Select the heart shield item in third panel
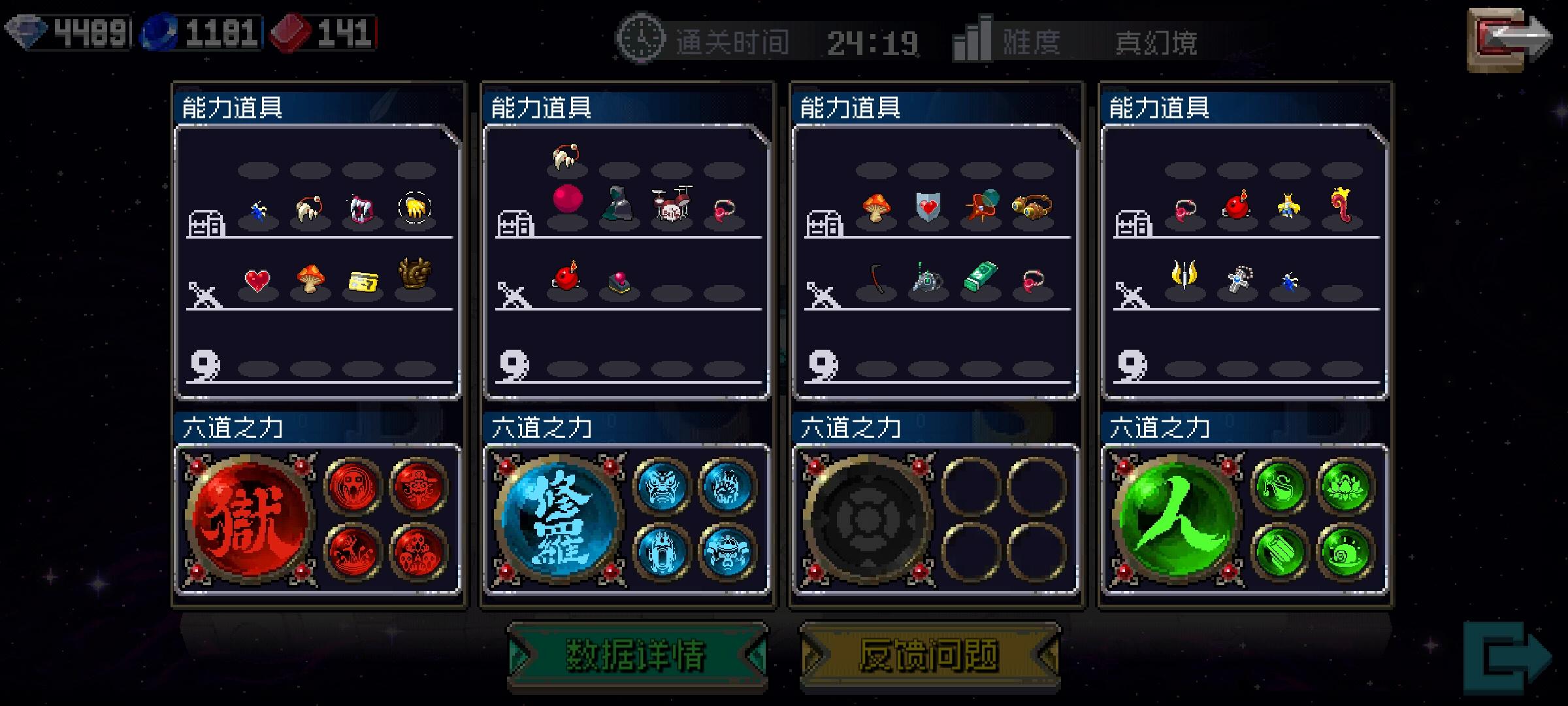The width and height of the screenshot is (1568, 706). click(x=928, y=206)
